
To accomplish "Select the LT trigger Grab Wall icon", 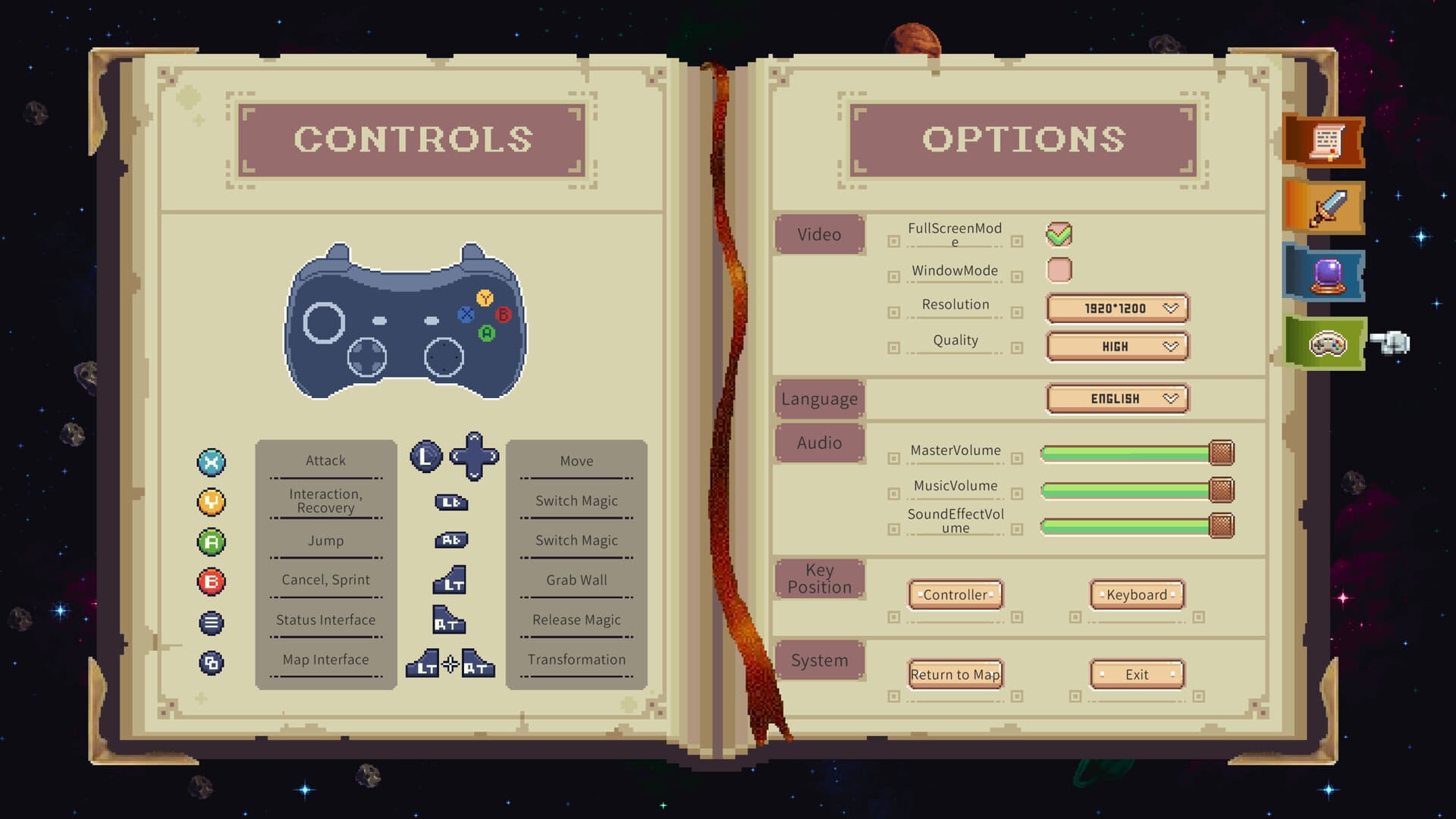I will [x=450, y=581].
